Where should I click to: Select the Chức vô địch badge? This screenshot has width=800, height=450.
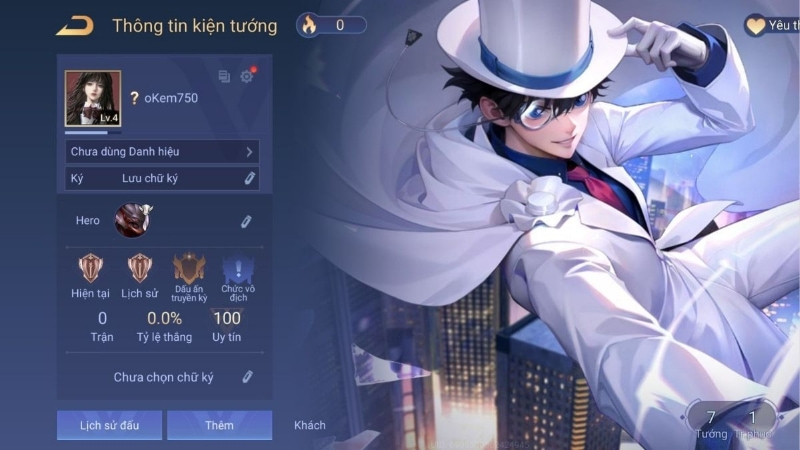click(237, 268)
